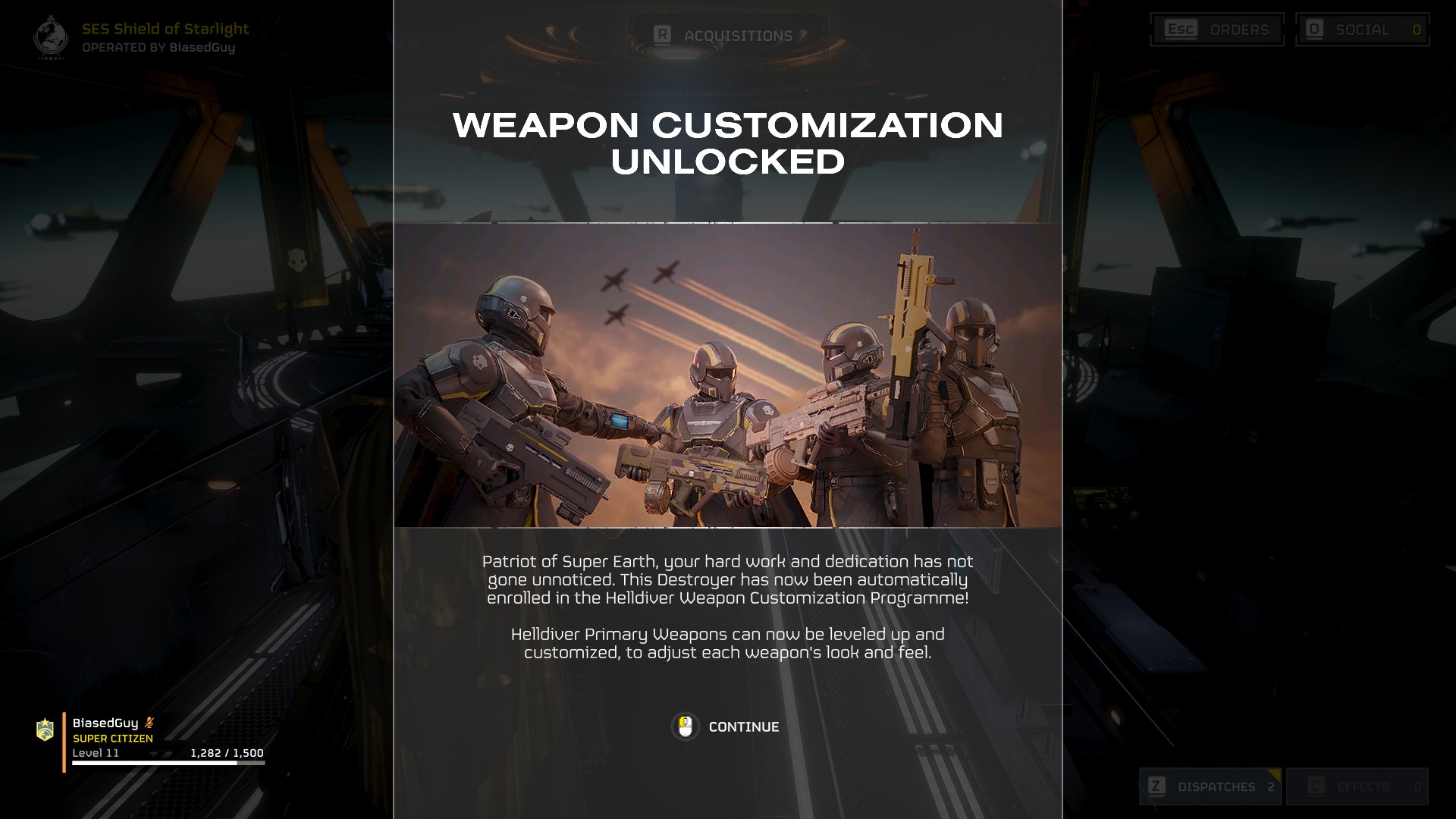
Task: Click the mouse icon beside the Continue label
Action: click(x=685, y=726)
